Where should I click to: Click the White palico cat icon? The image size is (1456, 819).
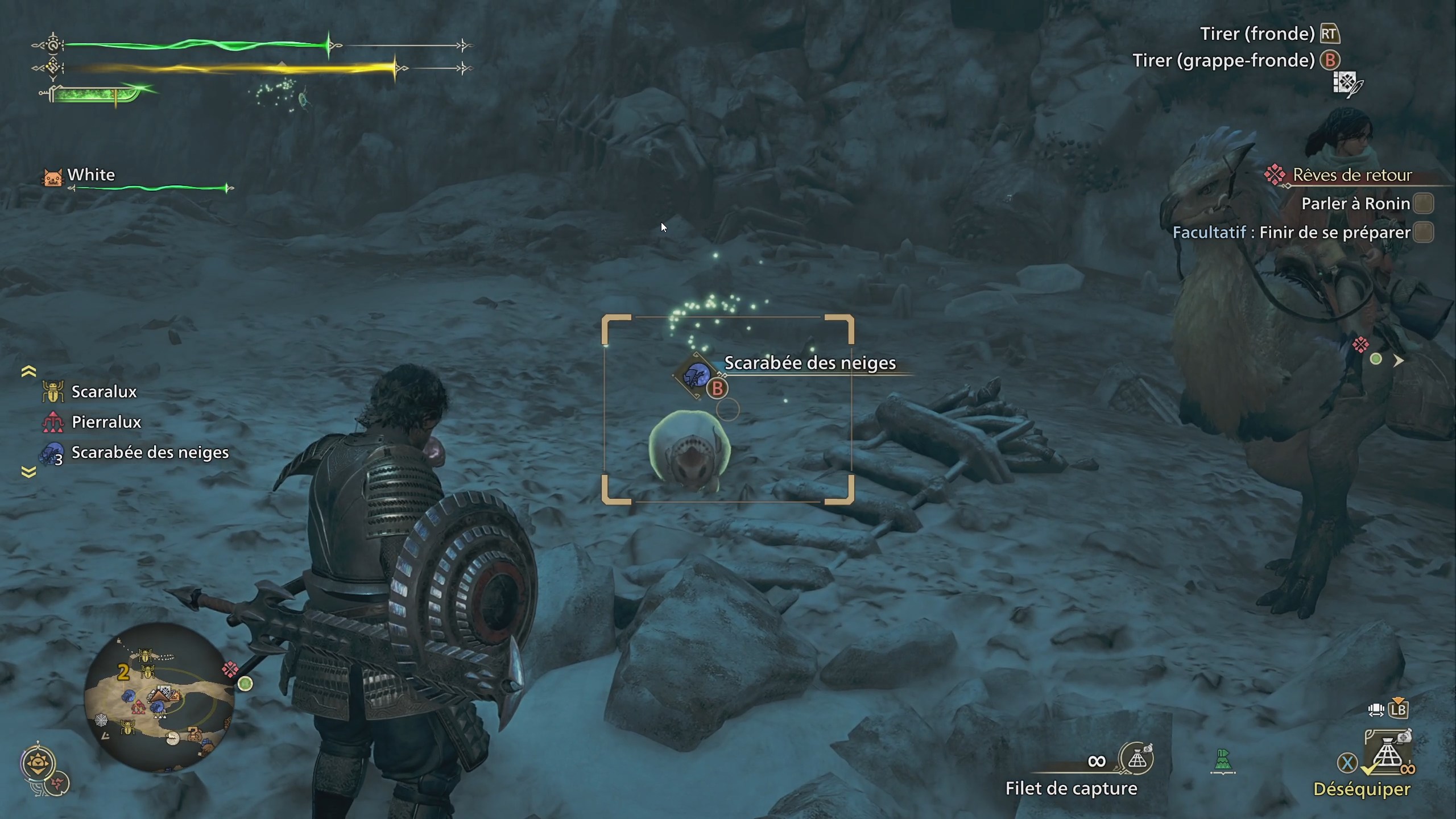[52, 178]
